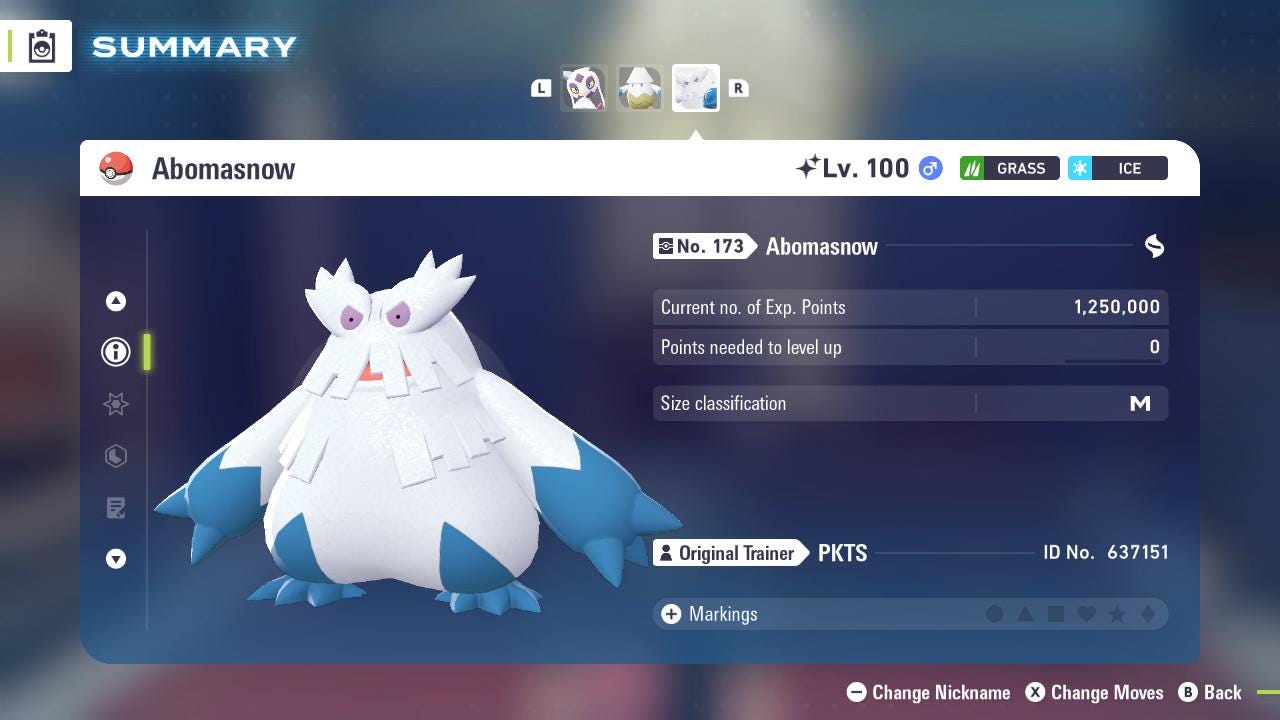Toggle the circle marking
The image size is (1280, 720).
(996, 614)
